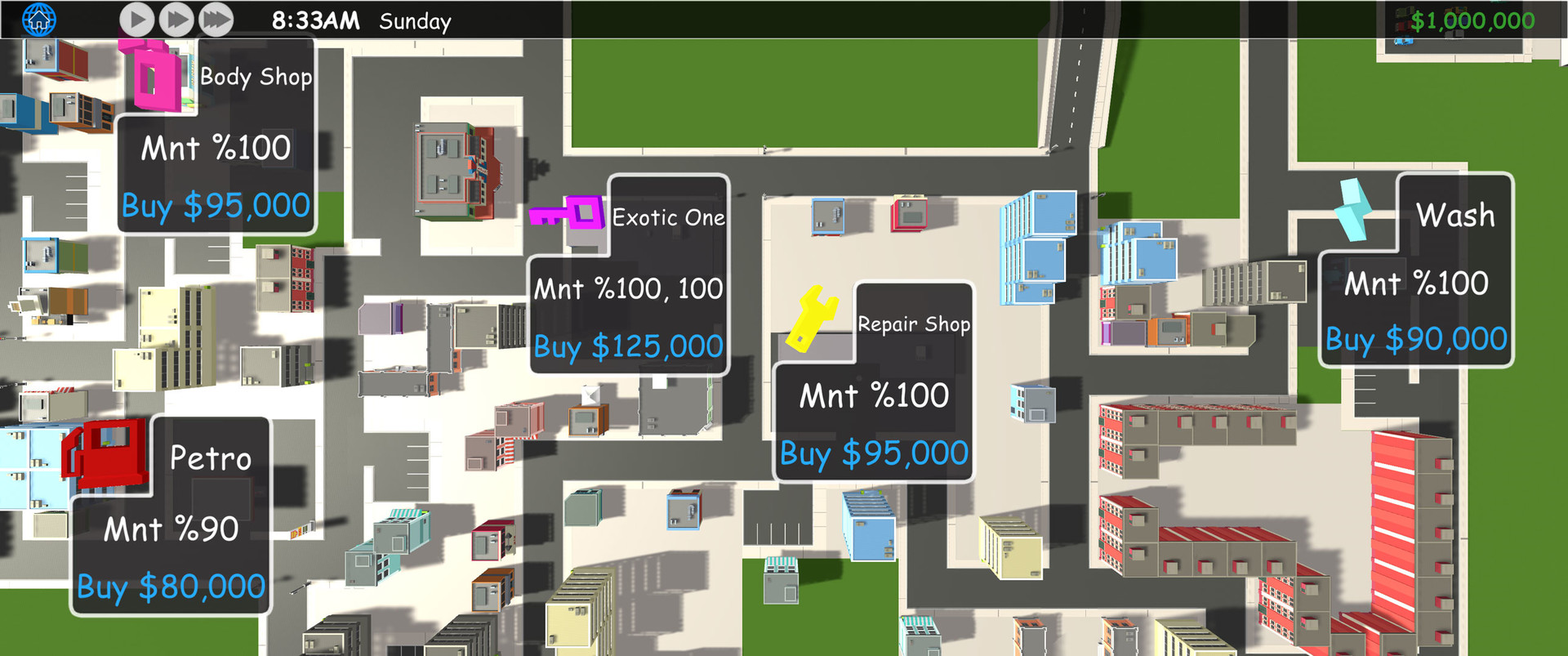Image resolution: width=1568 pixels, height=656 pixels.
Task: Click the Sunday day label
Action: point(415,22)
